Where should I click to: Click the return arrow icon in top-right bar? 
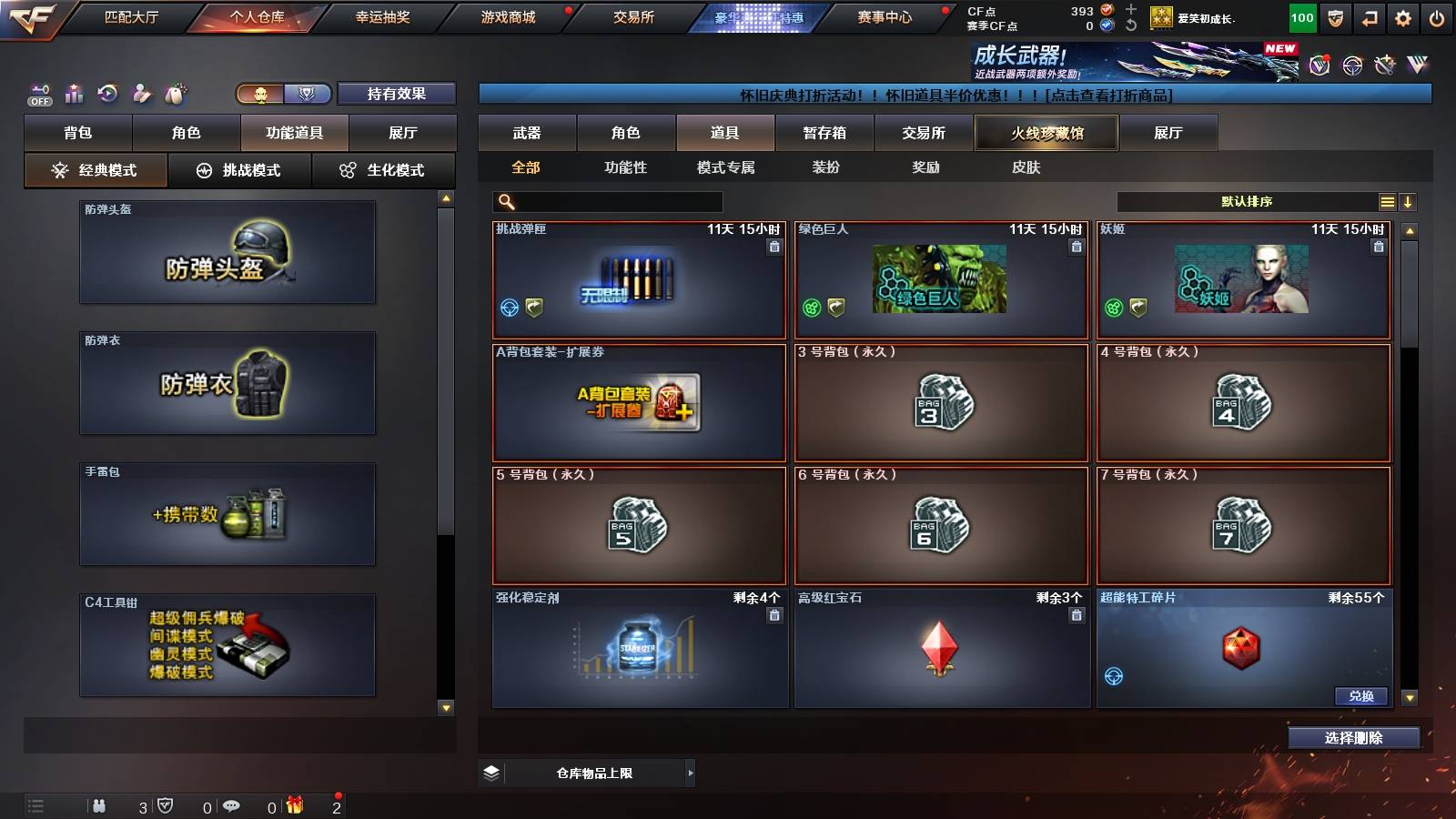point(1368,15)
